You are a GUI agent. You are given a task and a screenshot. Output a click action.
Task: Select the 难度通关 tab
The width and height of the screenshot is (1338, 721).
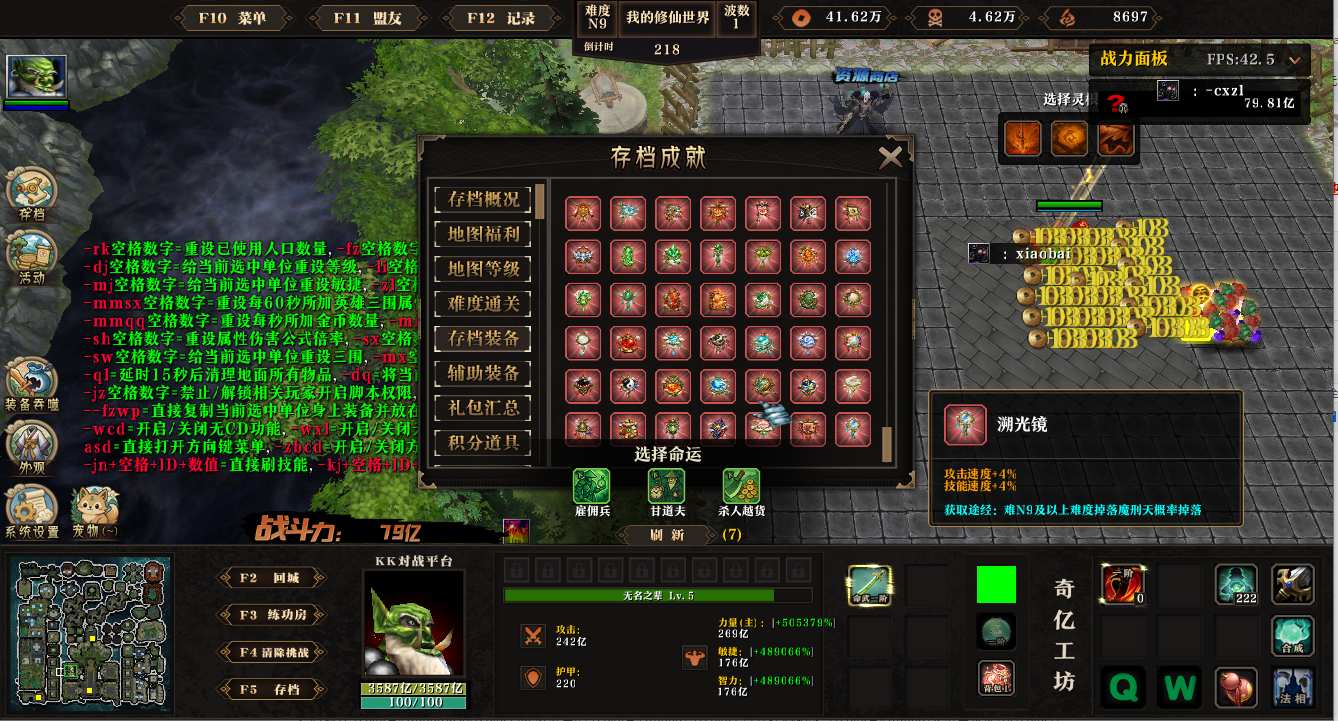click(483, 303)
